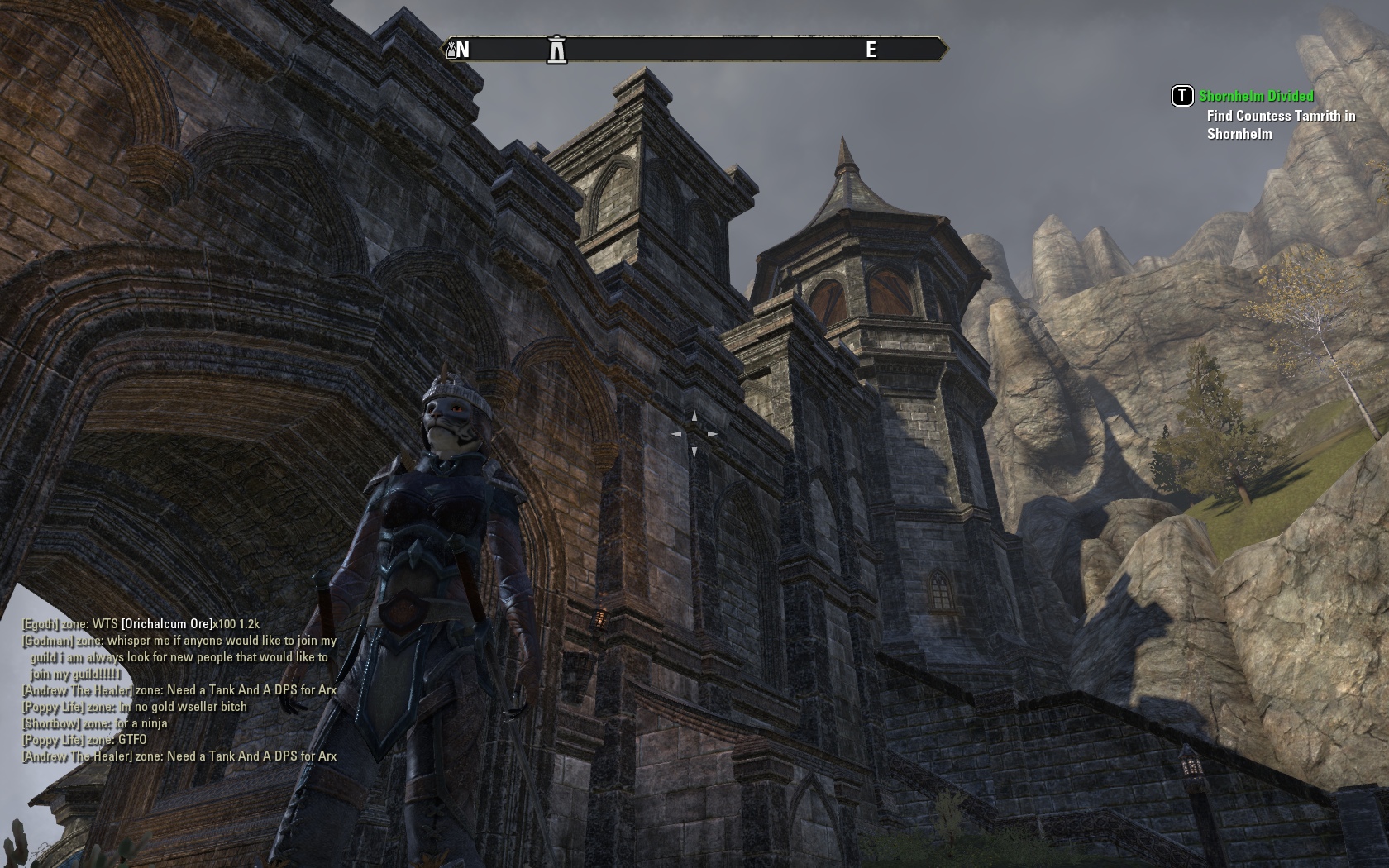Click Egoth's name in zone chat
The height and width of the screenshot is (868, 1389).
point(41,624)
